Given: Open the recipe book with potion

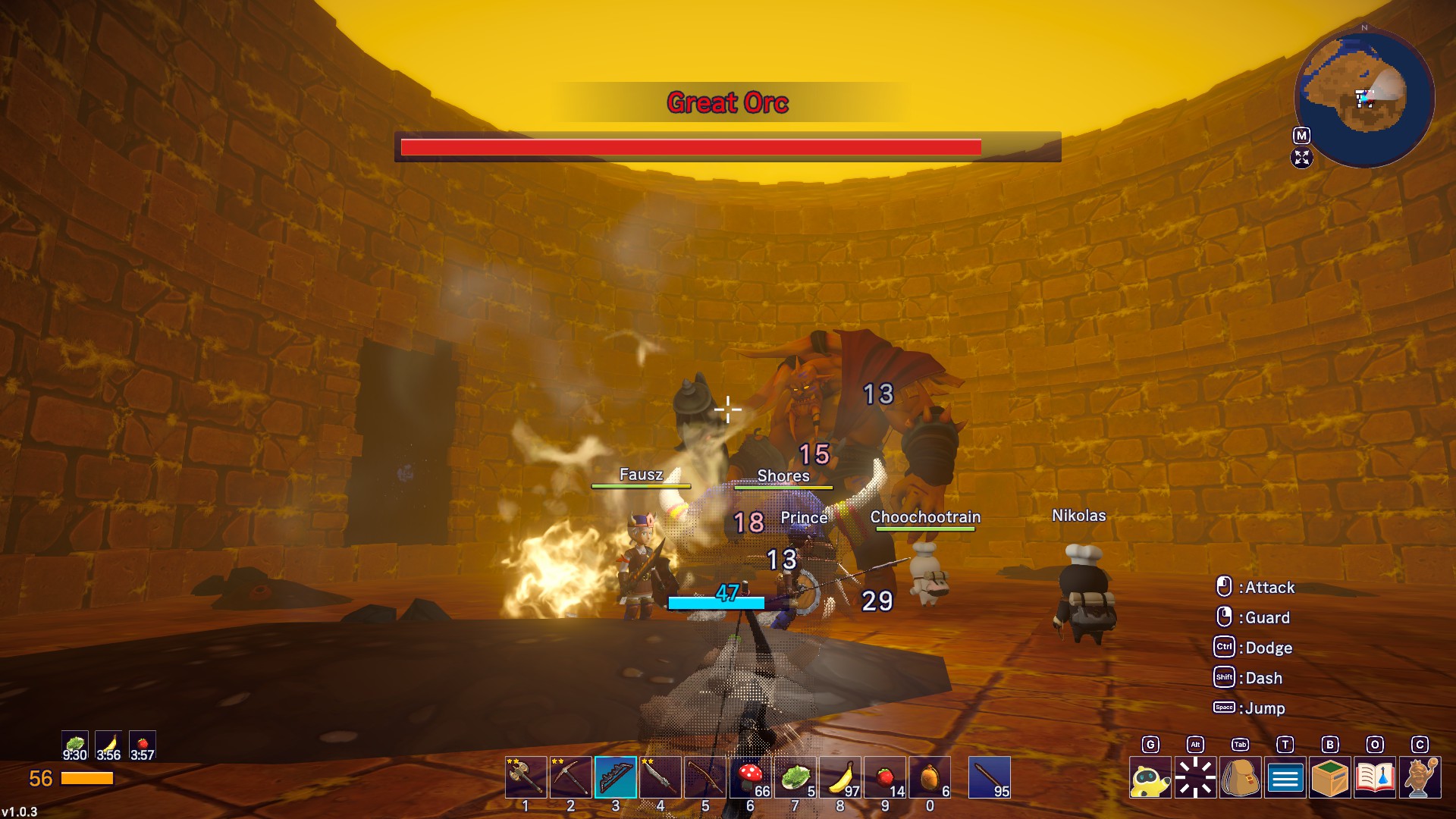Looking at the screenshot, I should (x=1375, y=778).
